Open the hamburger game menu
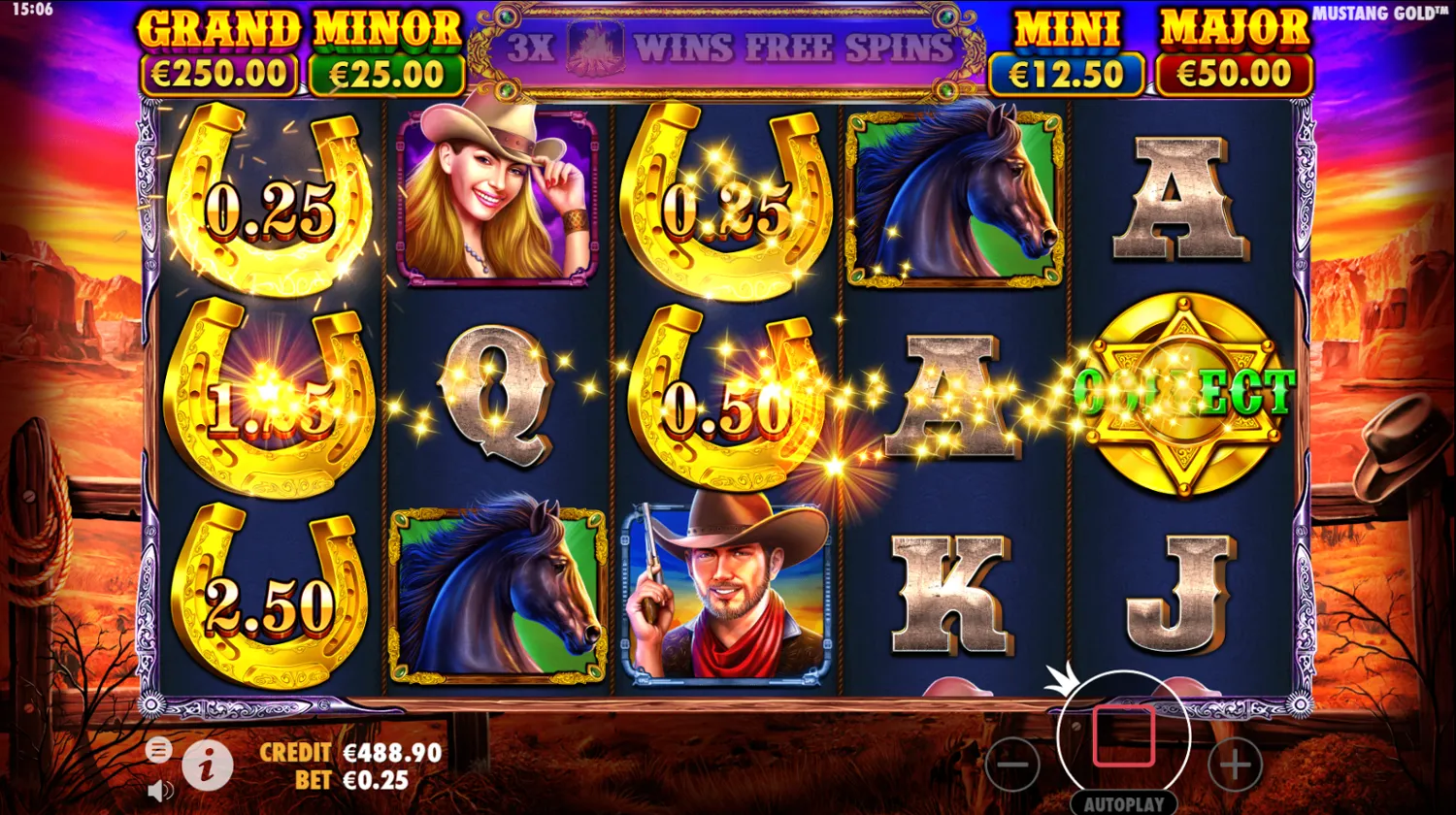Image resolution: width=1456 pixels, height=815 pixels. pyautogui.click(x=157, y=749)
